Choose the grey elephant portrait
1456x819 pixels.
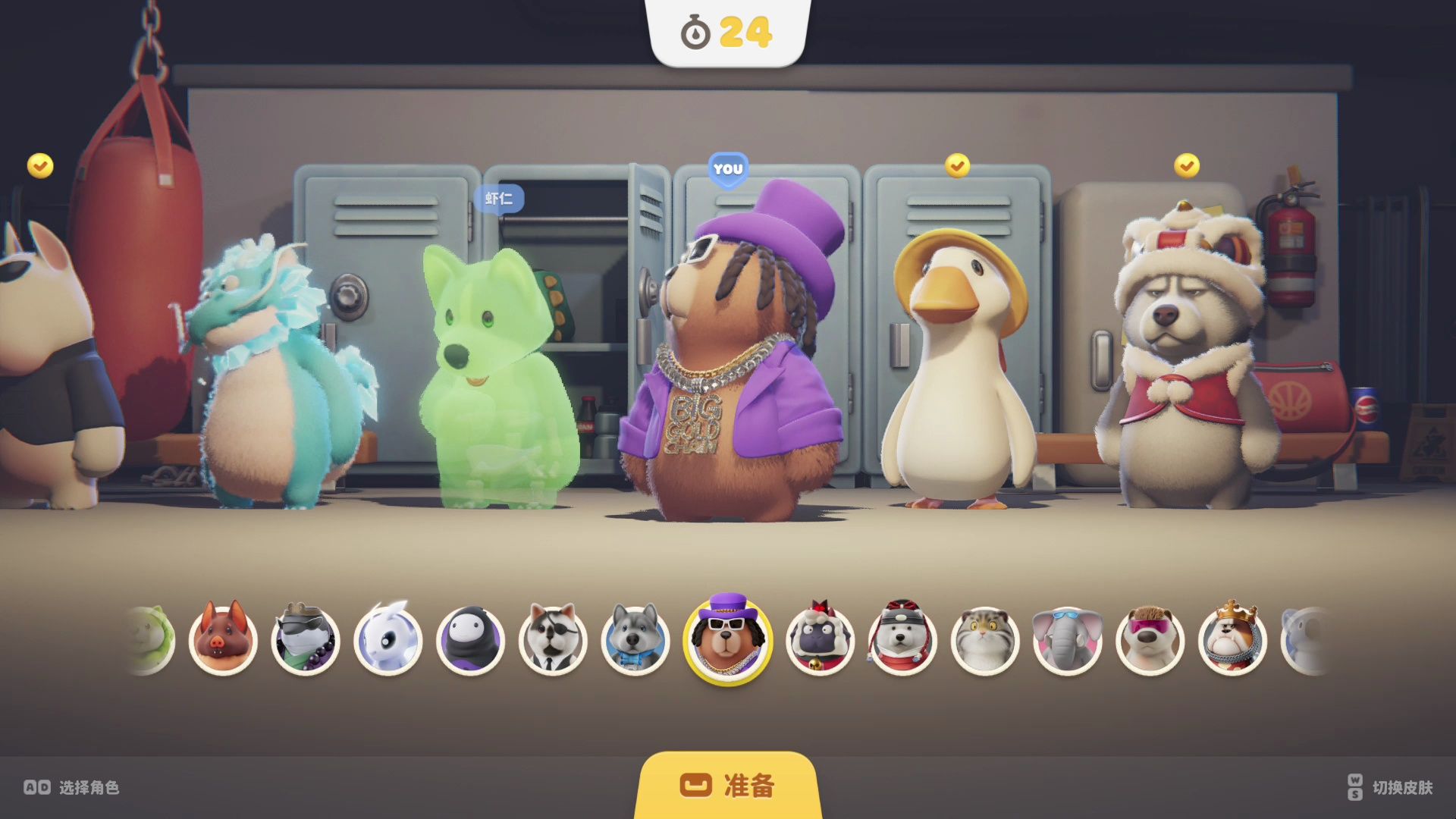[x=1068, y=640]
